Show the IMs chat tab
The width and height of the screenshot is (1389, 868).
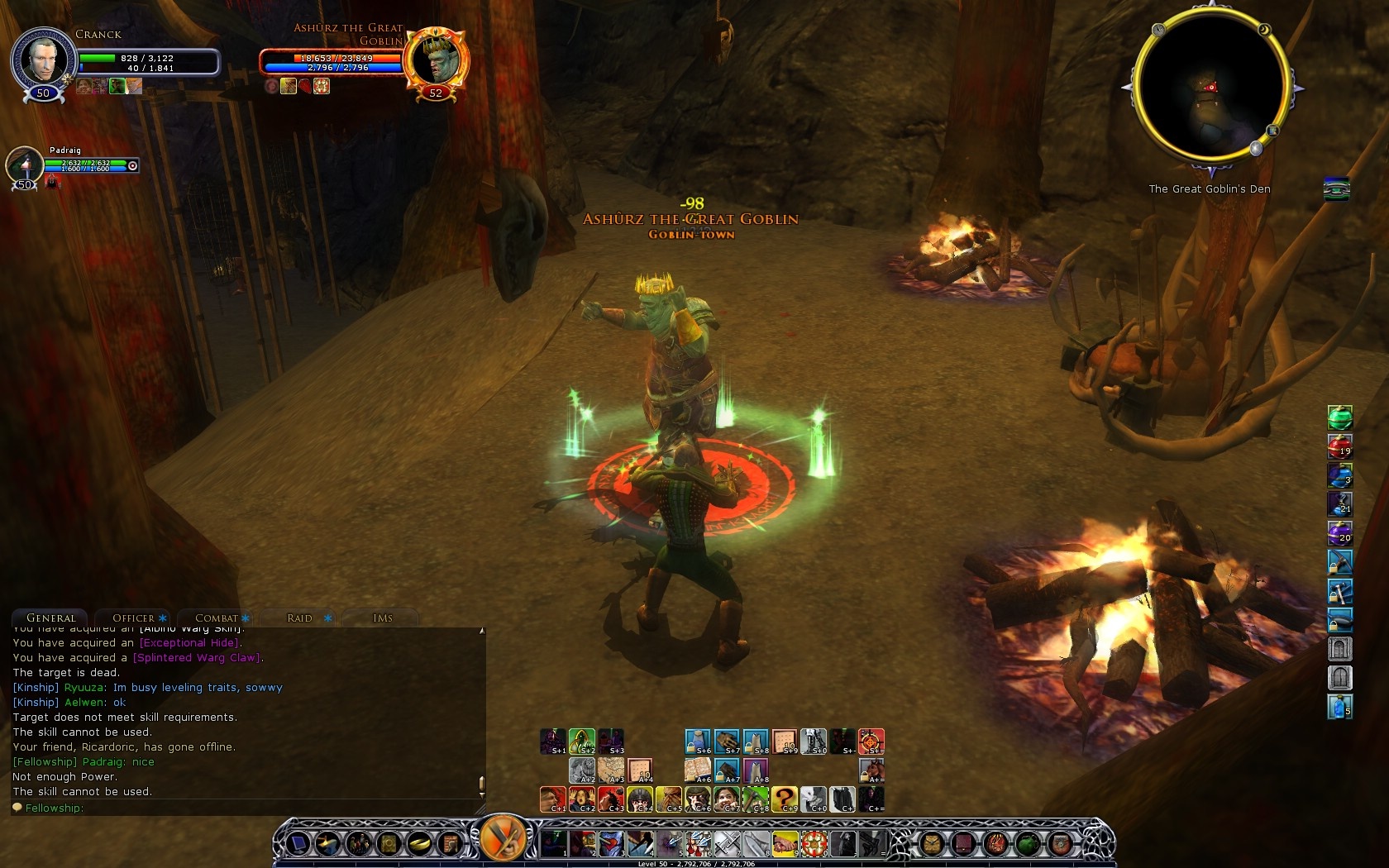coord(383,618)
